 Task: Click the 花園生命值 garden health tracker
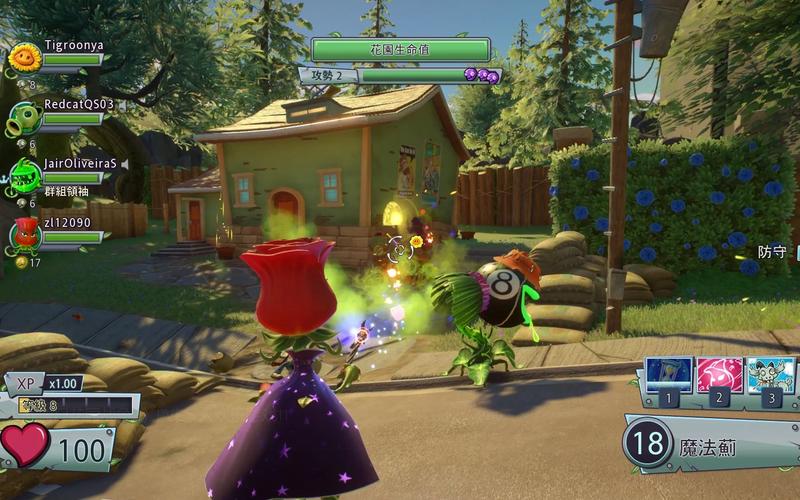[x=400, y=49]
